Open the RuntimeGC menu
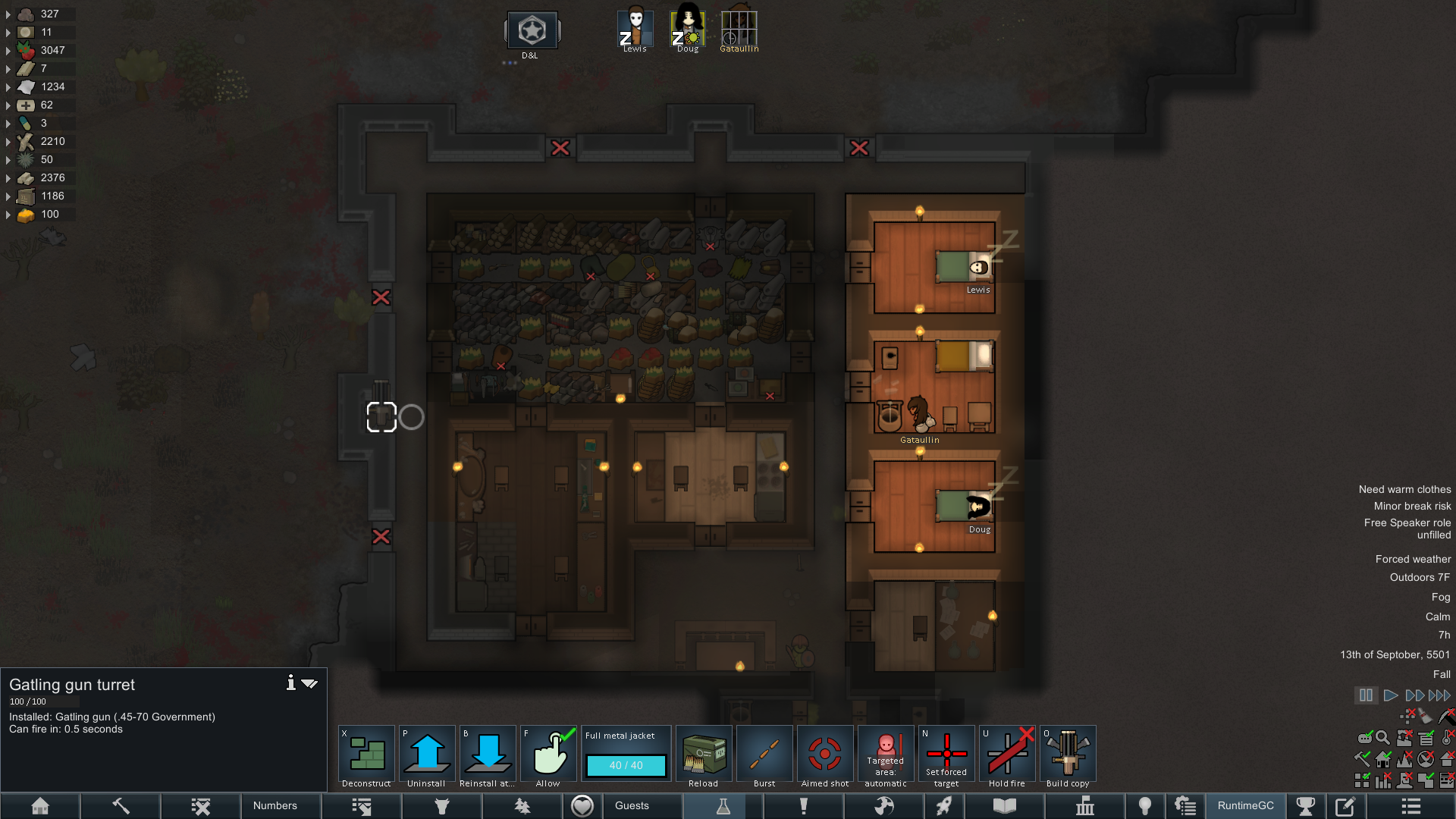This screenshot has height=819, width=1456. [x=1246, y=806]
